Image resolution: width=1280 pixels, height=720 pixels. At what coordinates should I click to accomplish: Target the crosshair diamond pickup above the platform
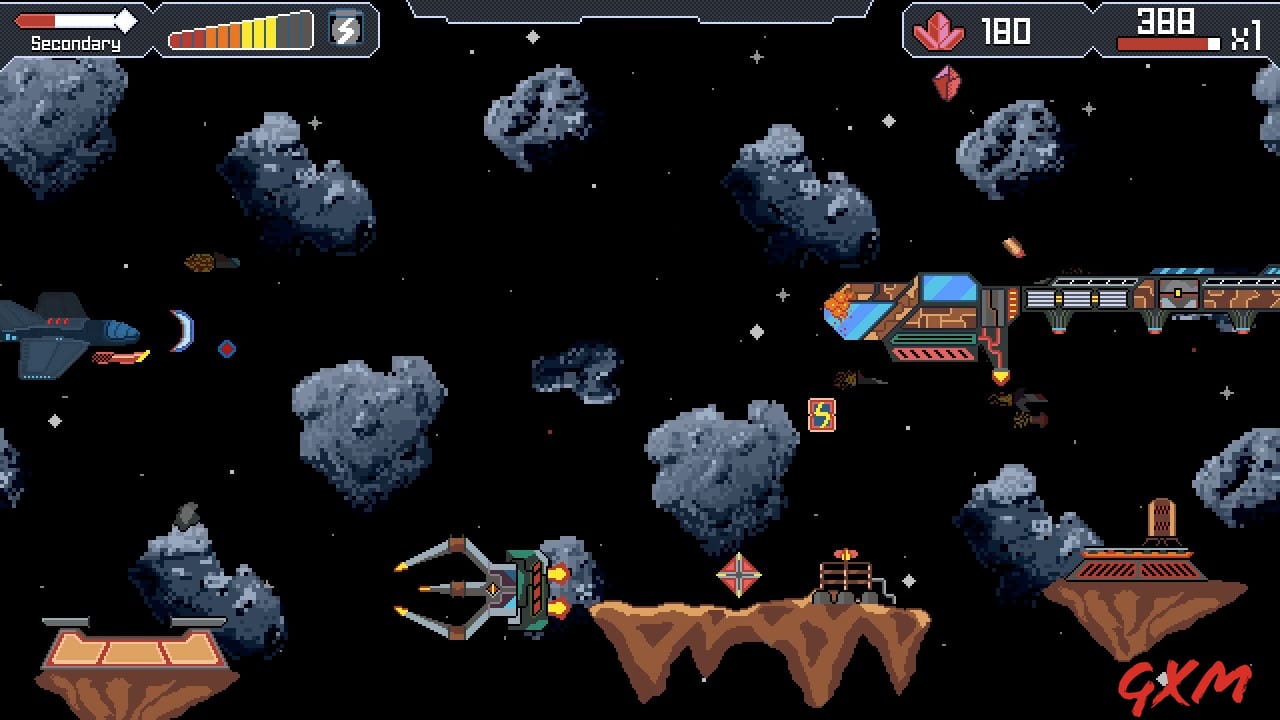pyautogui.click(x=739, y=573)
